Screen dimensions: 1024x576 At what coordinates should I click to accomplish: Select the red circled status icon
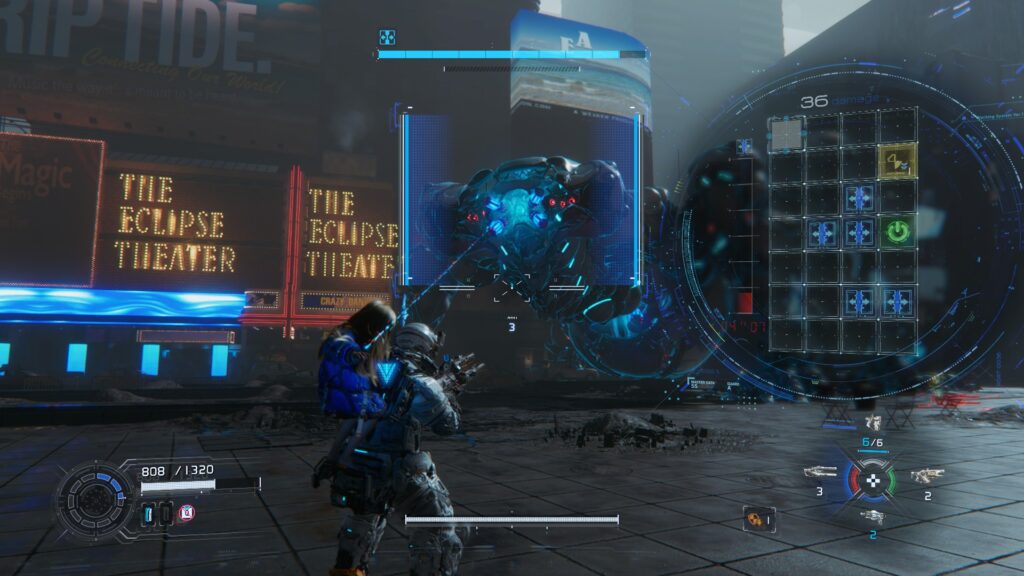point(186,513)
